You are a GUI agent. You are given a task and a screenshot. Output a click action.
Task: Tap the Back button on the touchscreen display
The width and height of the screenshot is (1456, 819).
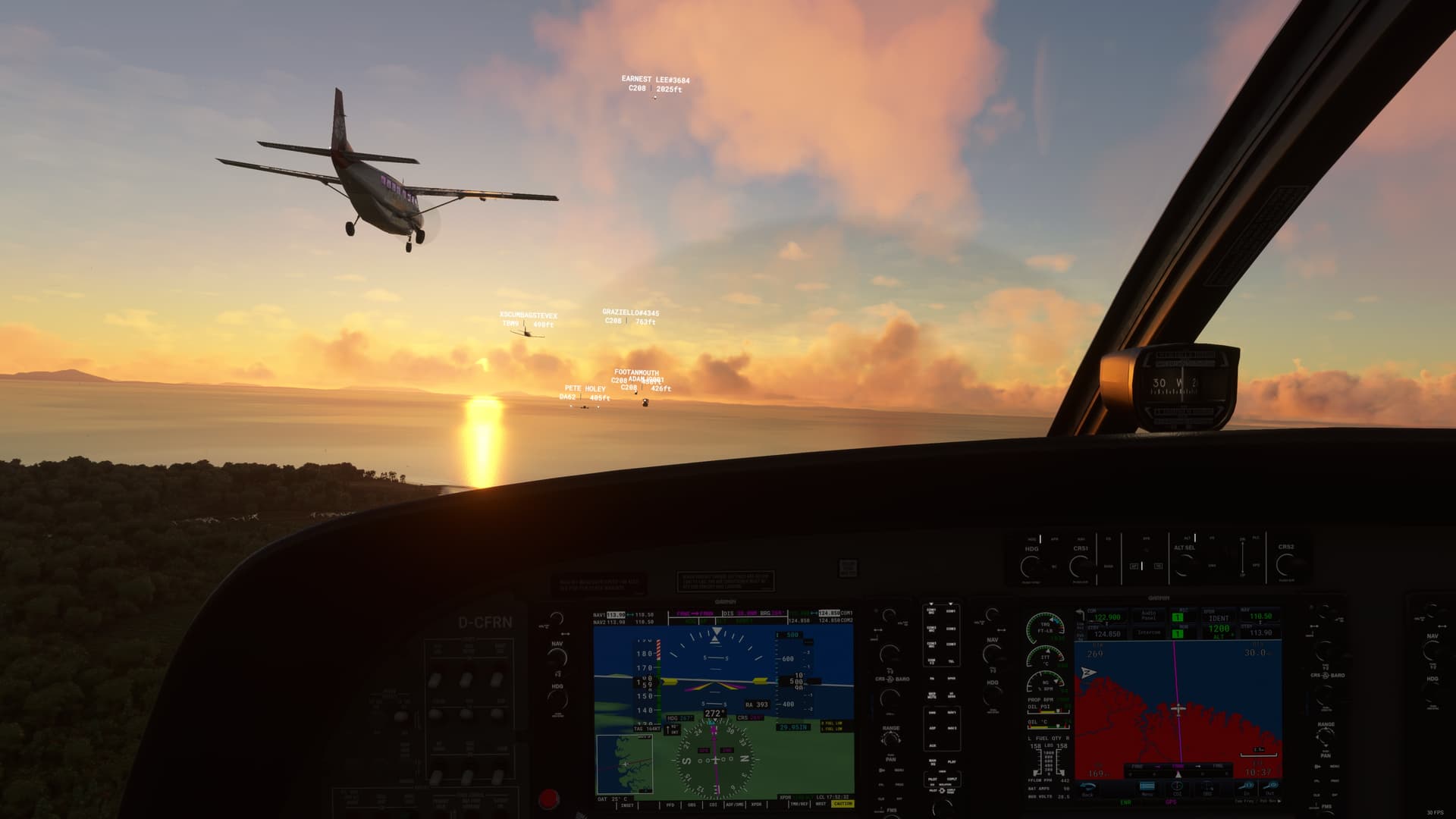(1087, 789)
